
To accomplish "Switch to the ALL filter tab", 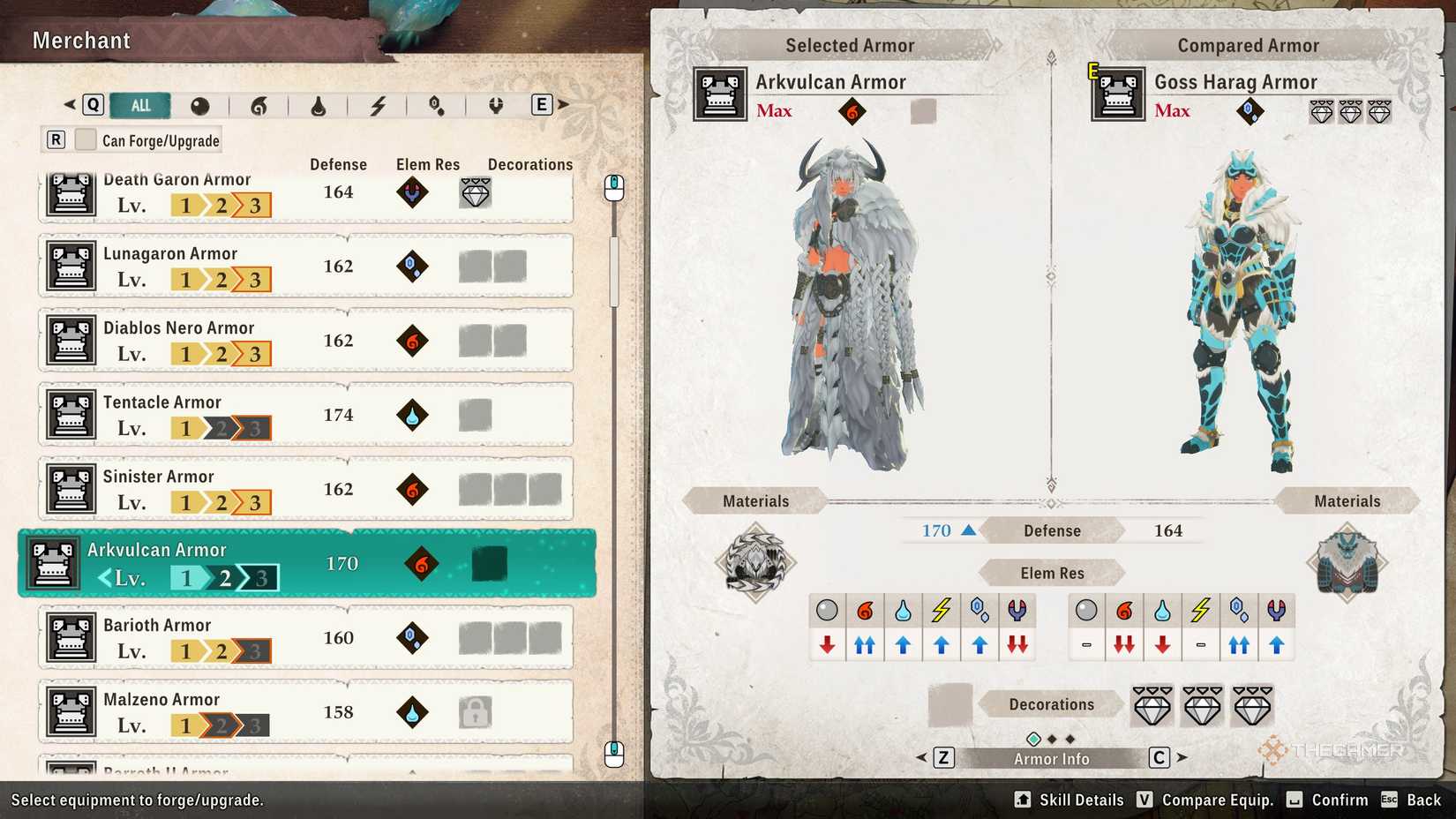I will pyautogui.click(x=139, y=105).
